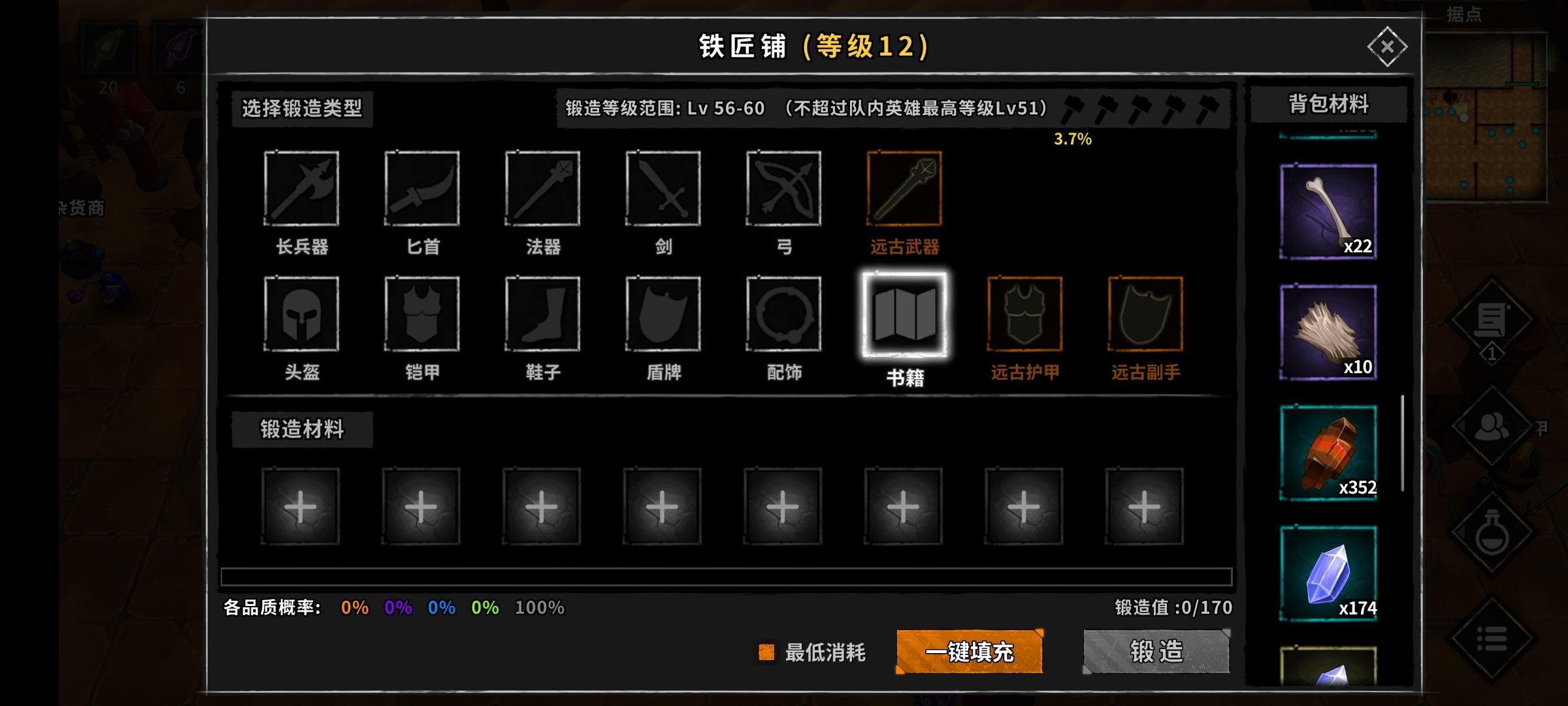
Task: Choose the 法器 staff forging icon
Action: (542, 190)
